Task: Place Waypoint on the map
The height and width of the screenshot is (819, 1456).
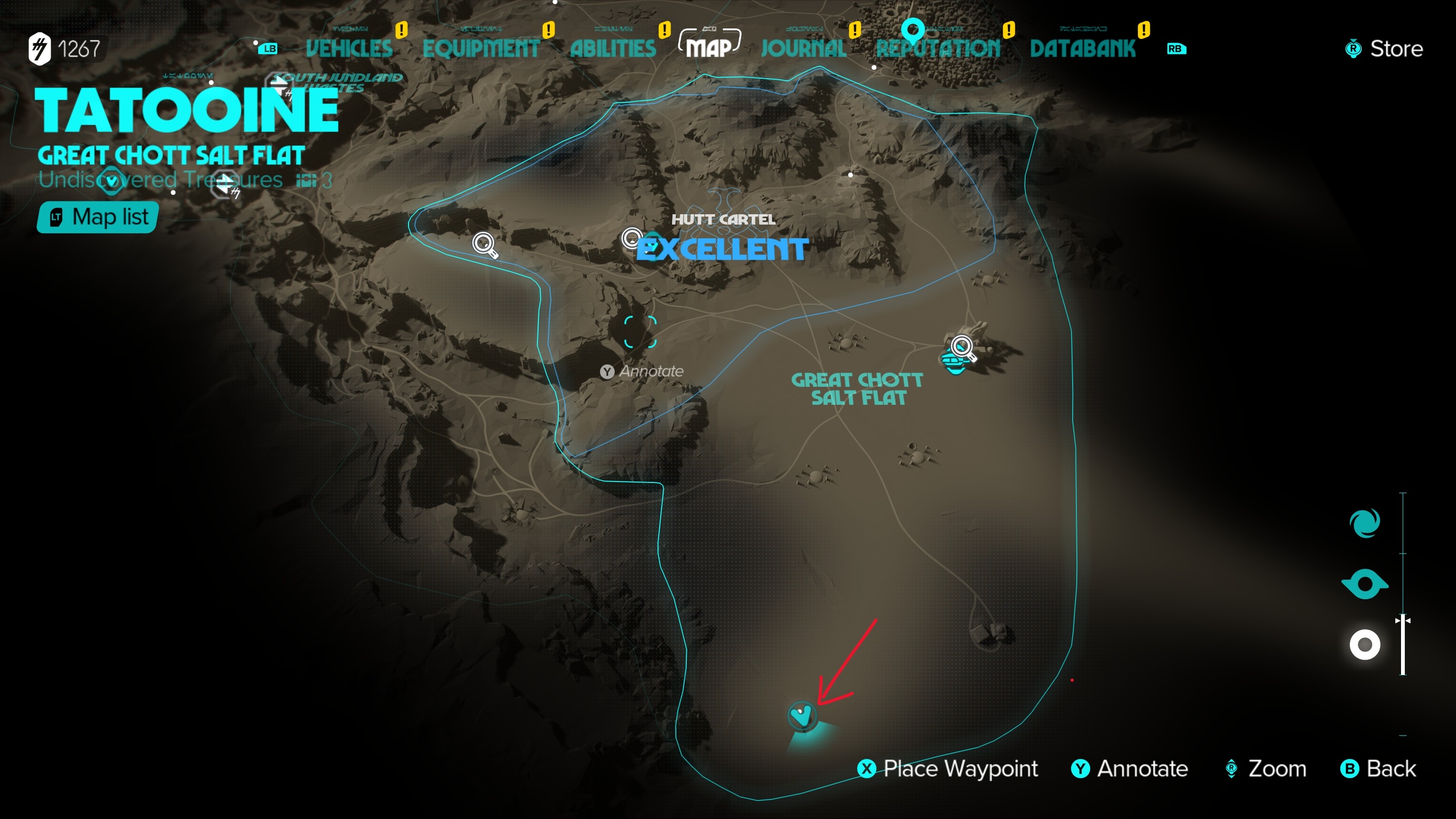Action: click(x=948, y=769)
